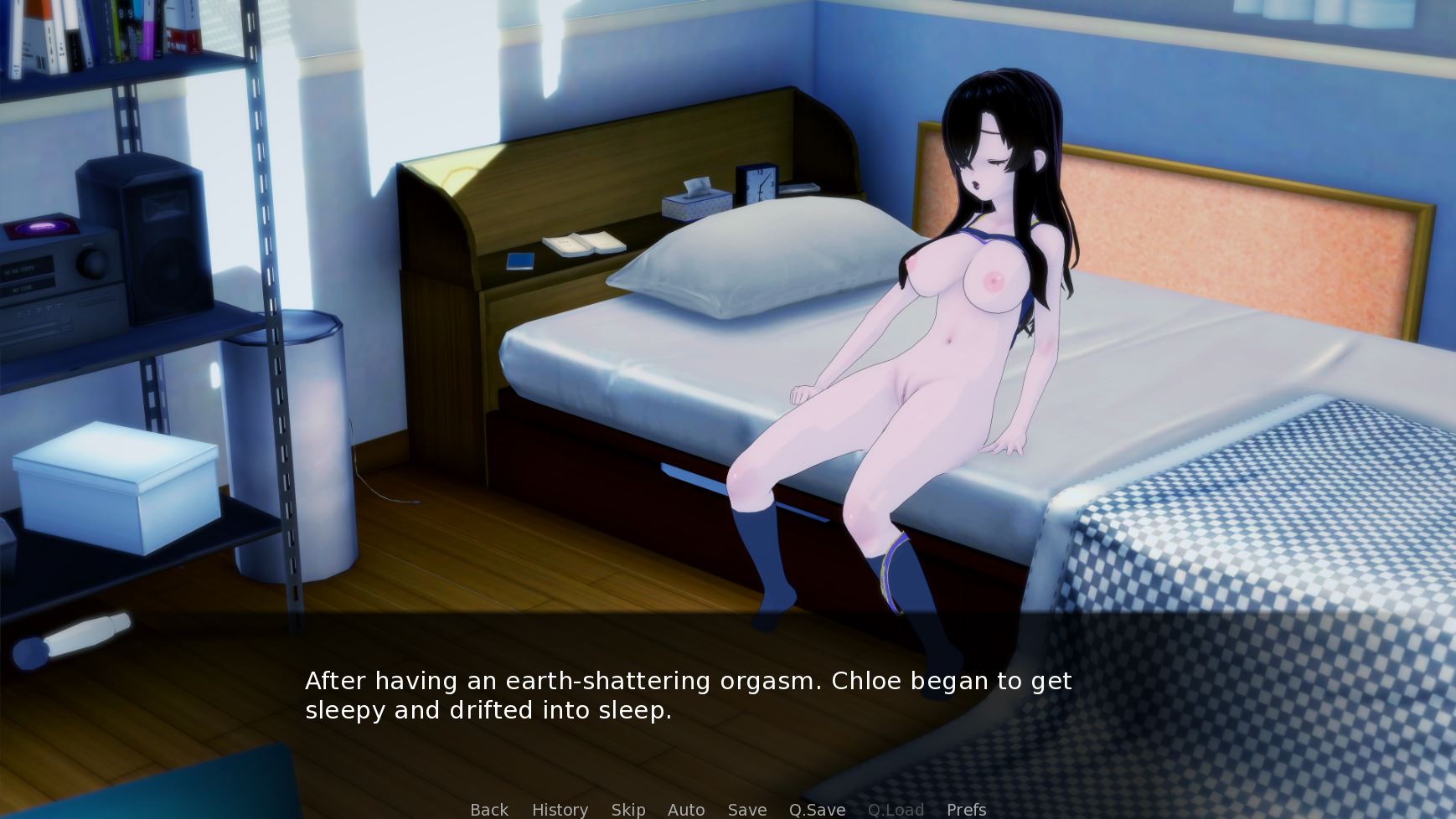Click the greyed-out Q.Load option

coord(896,809)
